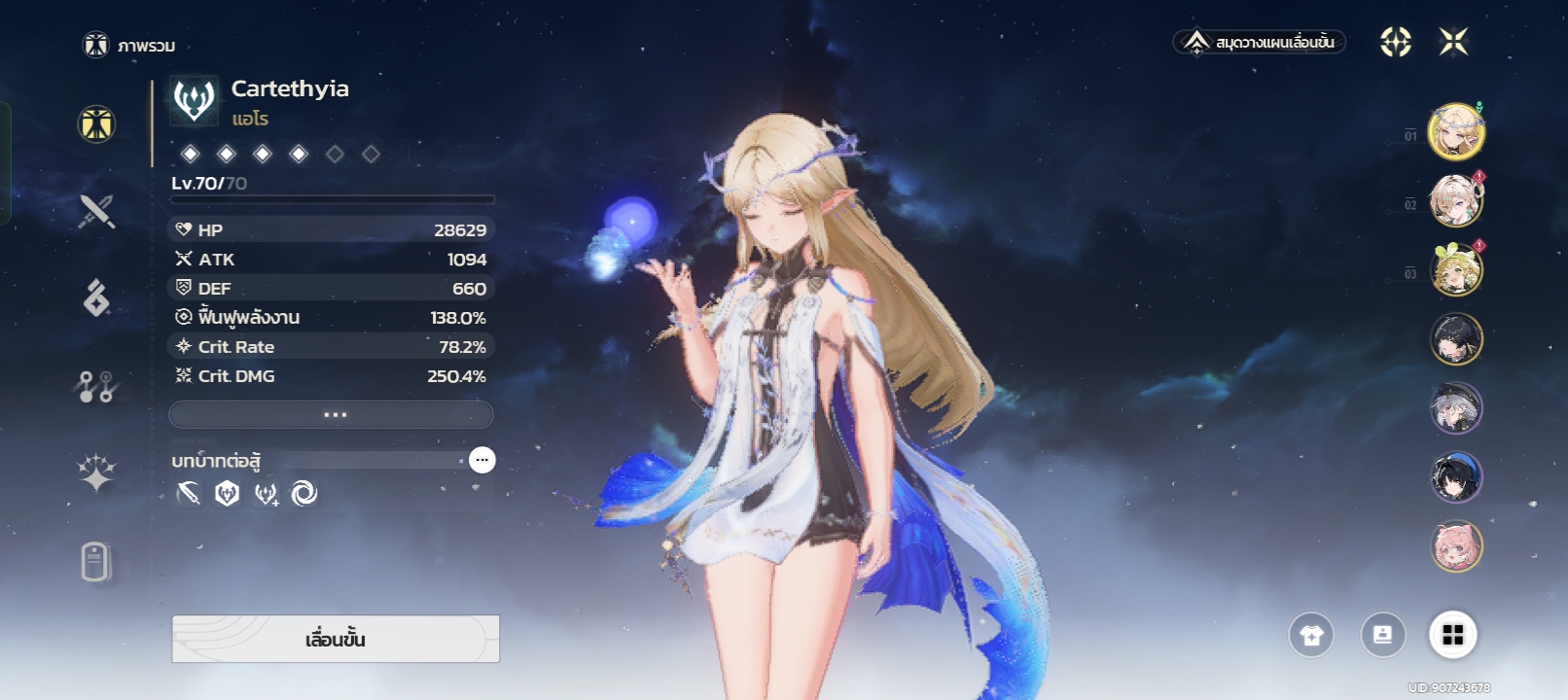This screenshot has height=700, width=1568.
Task: Click the white four-square grid button
Action: (x=1453, y=636)
